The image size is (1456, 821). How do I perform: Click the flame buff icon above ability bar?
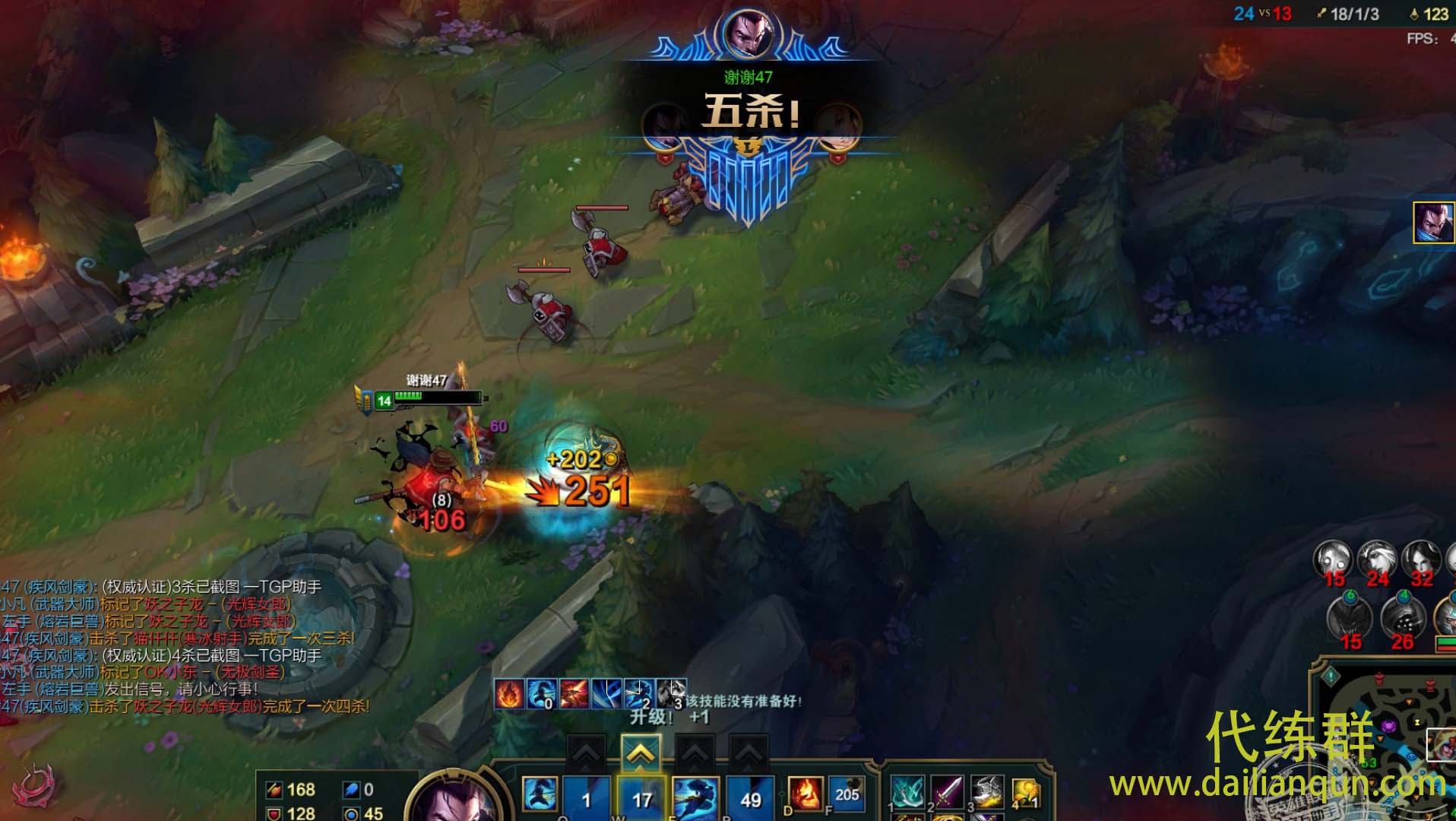509,693
